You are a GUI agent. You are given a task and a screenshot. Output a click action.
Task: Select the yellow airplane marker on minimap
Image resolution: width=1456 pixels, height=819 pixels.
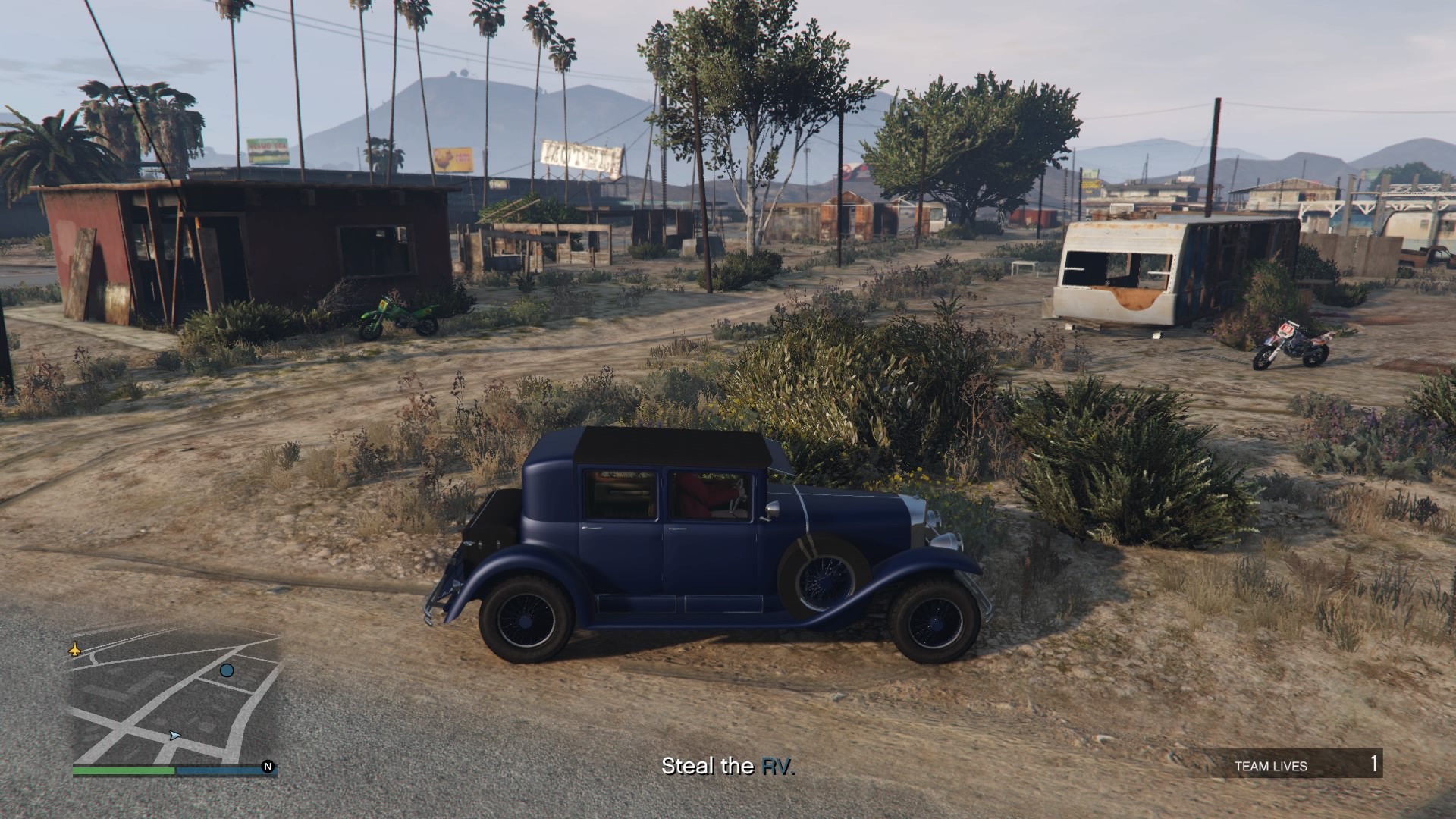(75, 649)
